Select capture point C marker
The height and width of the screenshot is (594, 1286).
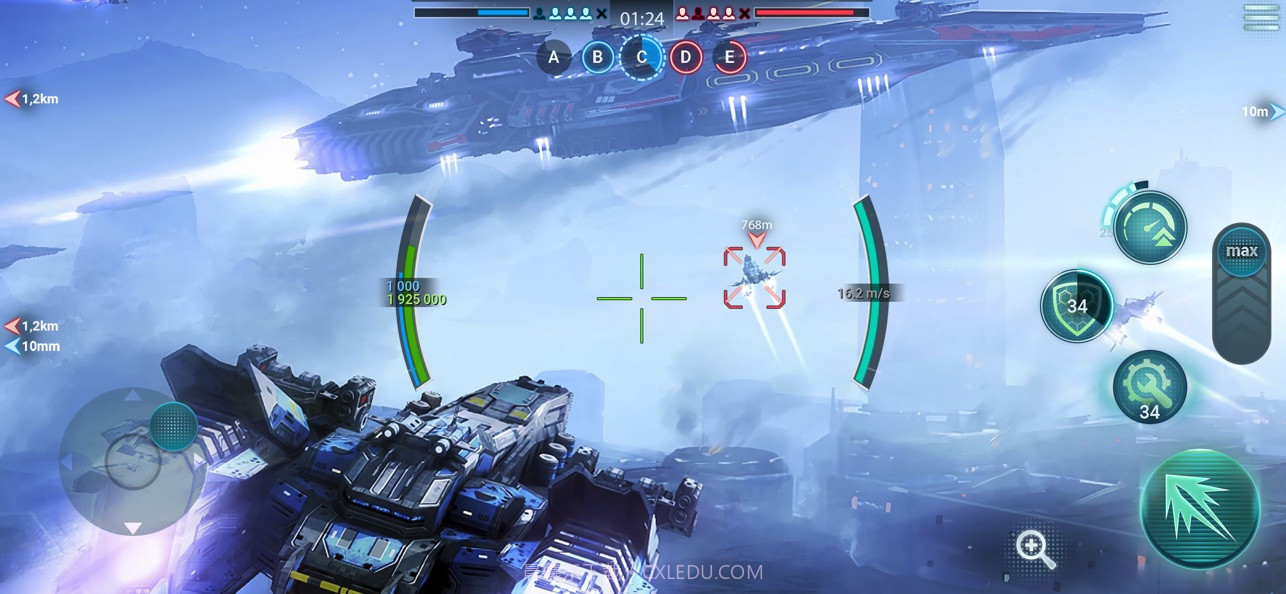coord(641,57)
